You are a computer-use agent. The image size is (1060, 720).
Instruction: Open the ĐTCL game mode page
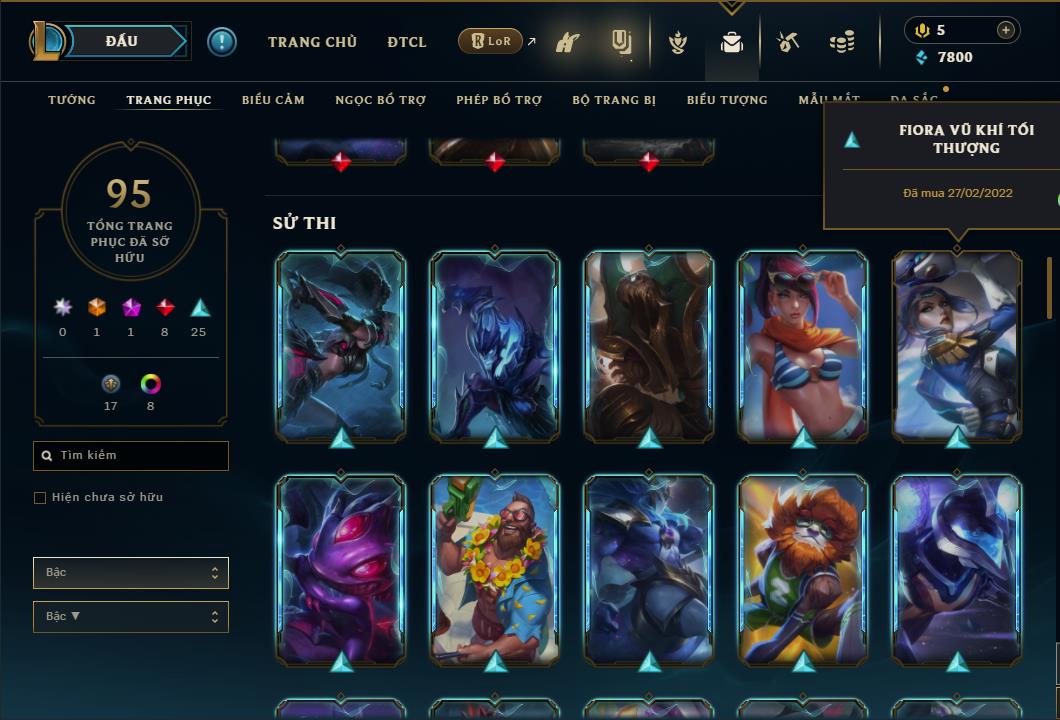click(x=407, y=42)
